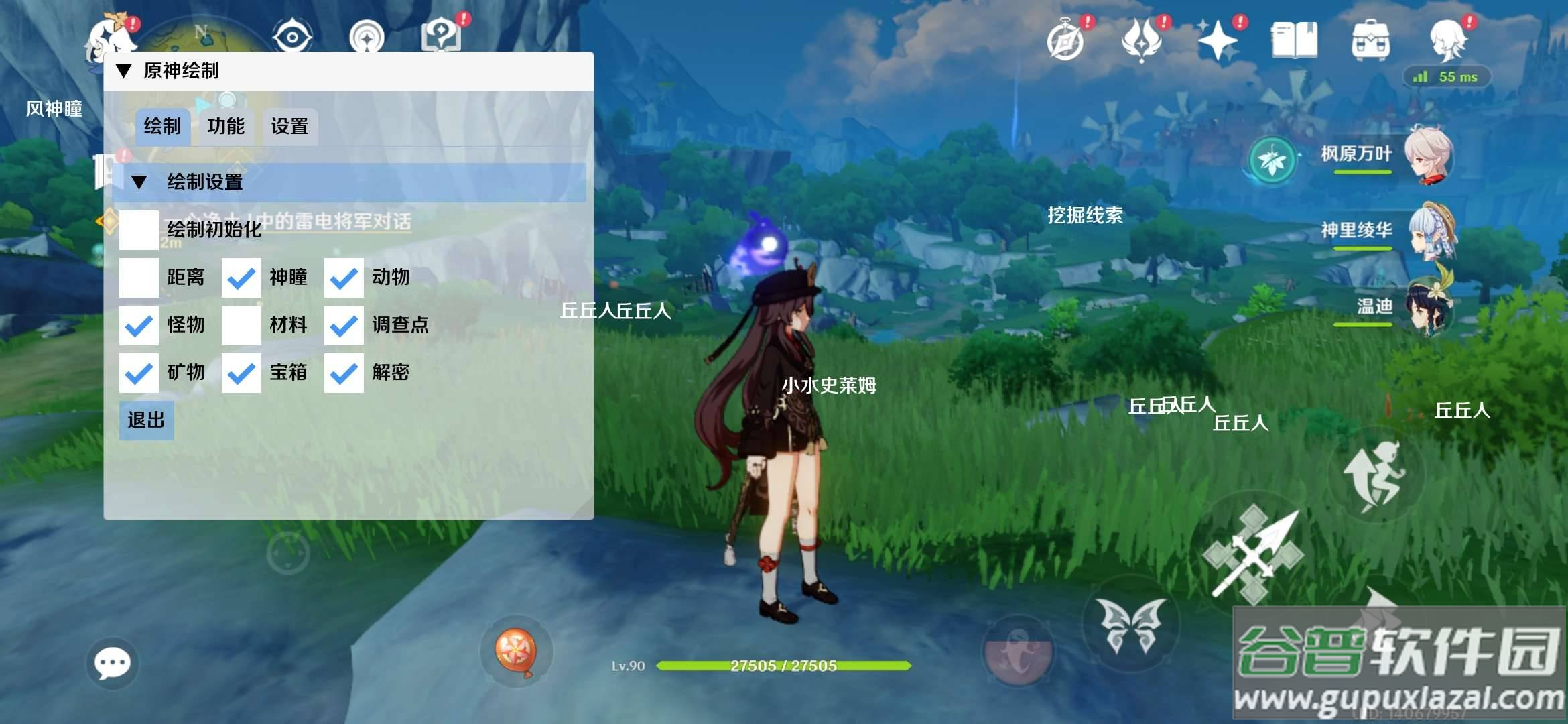Open the backpack inventory icon
1568x724 pixels.
pos(1370,40)
